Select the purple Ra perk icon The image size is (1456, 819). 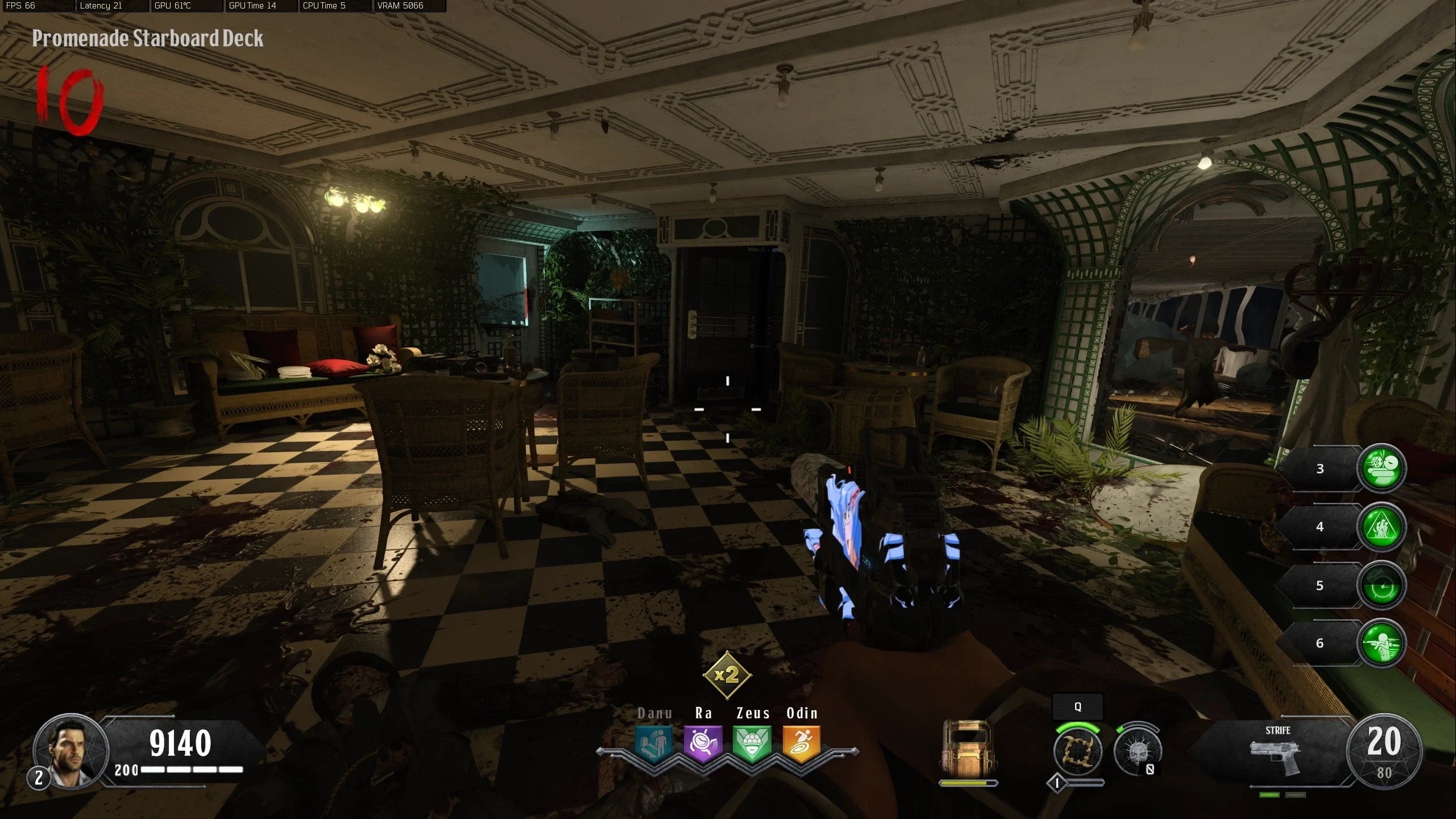coord(703,743)
